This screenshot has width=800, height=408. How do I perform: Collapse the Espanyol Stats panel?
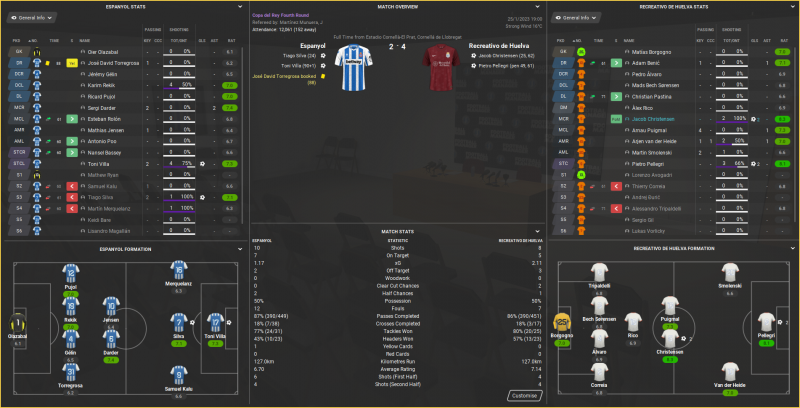point(239,7)
